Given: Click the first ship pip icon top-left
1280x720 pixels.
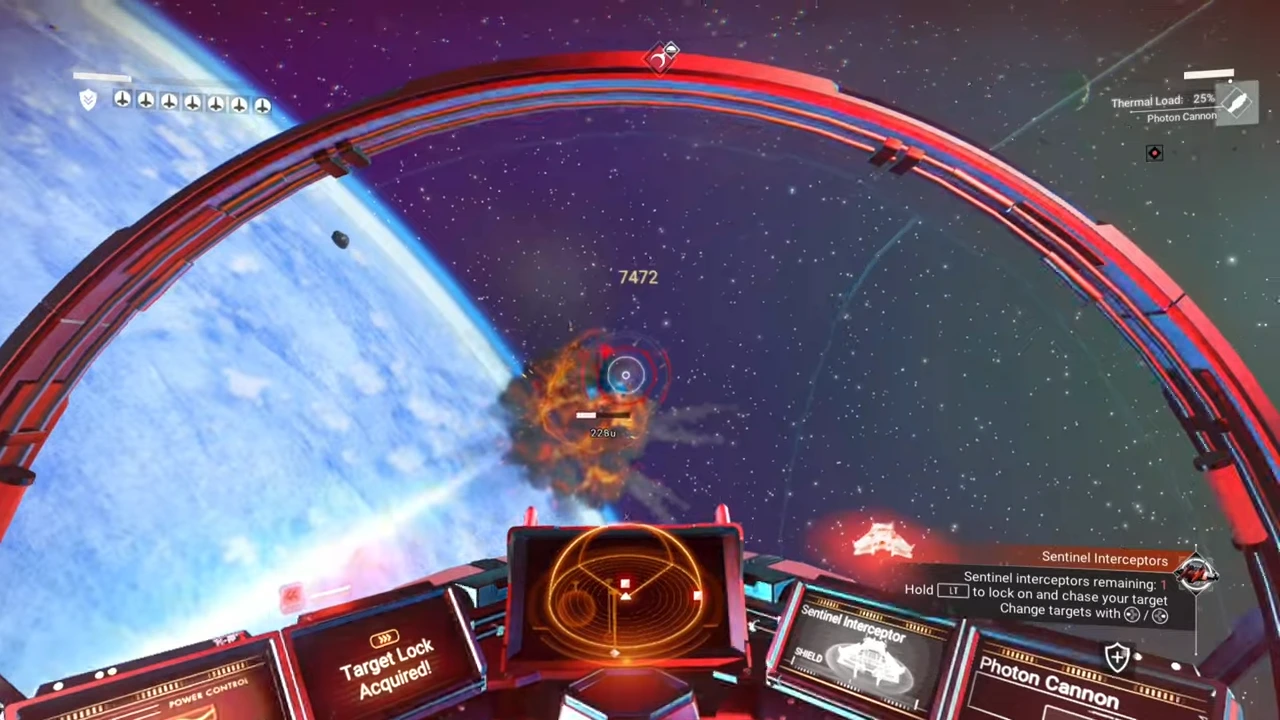Looking at the screenshot, I should pyautogui.click(x=122, y=100).
